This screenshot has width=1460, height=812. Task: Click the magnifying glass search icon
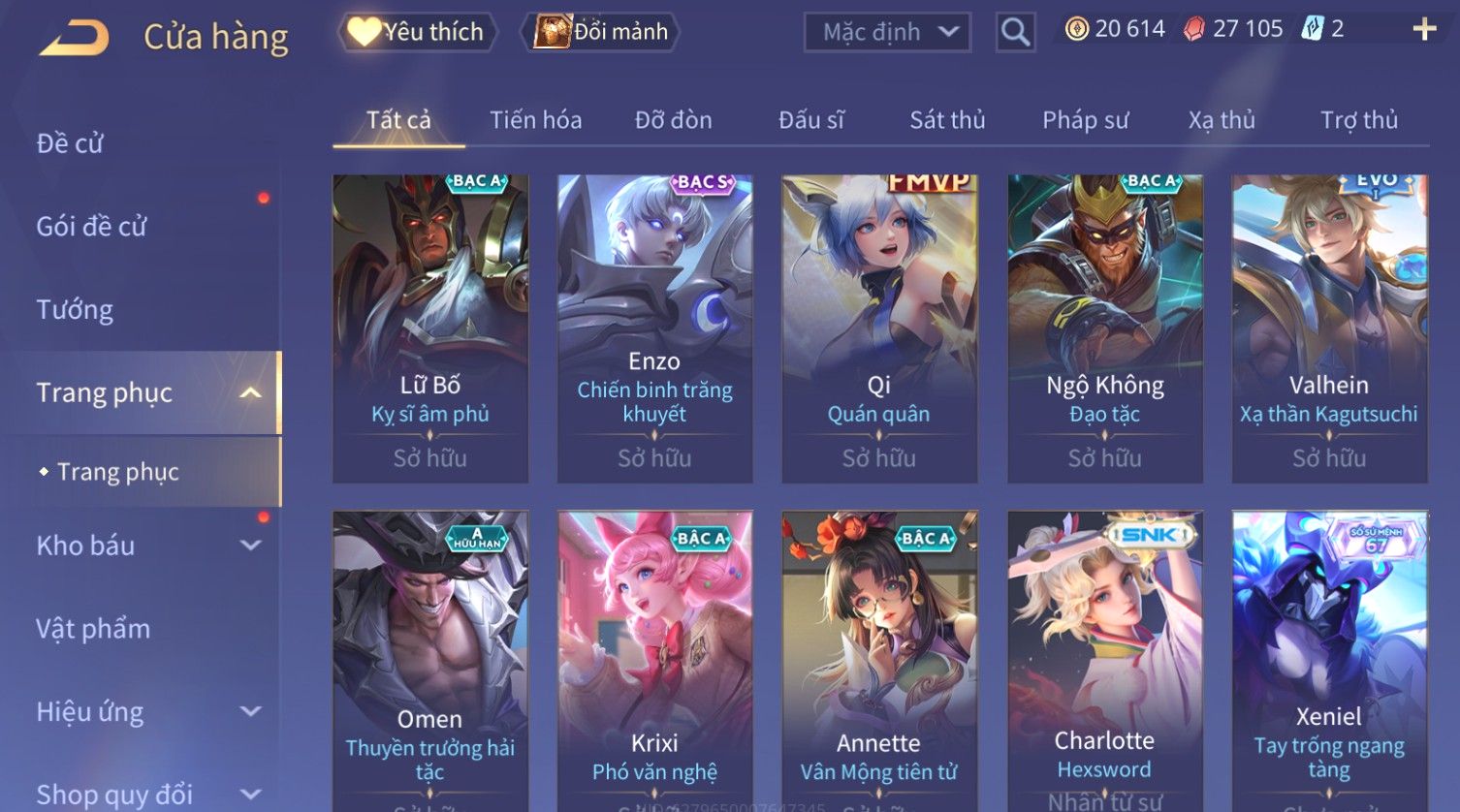(x=1015, y=32)
